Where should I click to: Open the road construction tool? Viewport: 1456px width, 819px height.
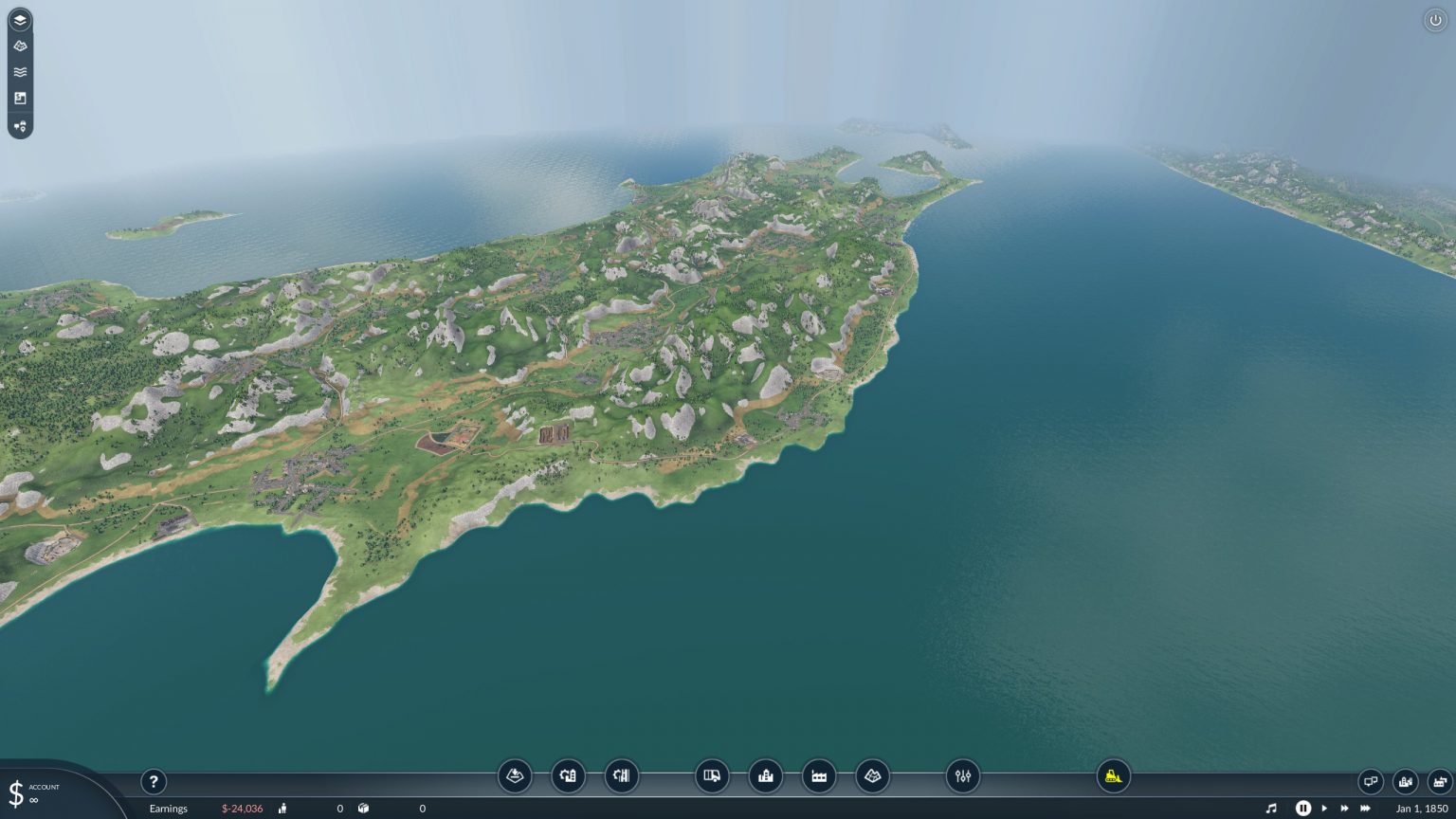pyautogui.click(x=568, y=775)
